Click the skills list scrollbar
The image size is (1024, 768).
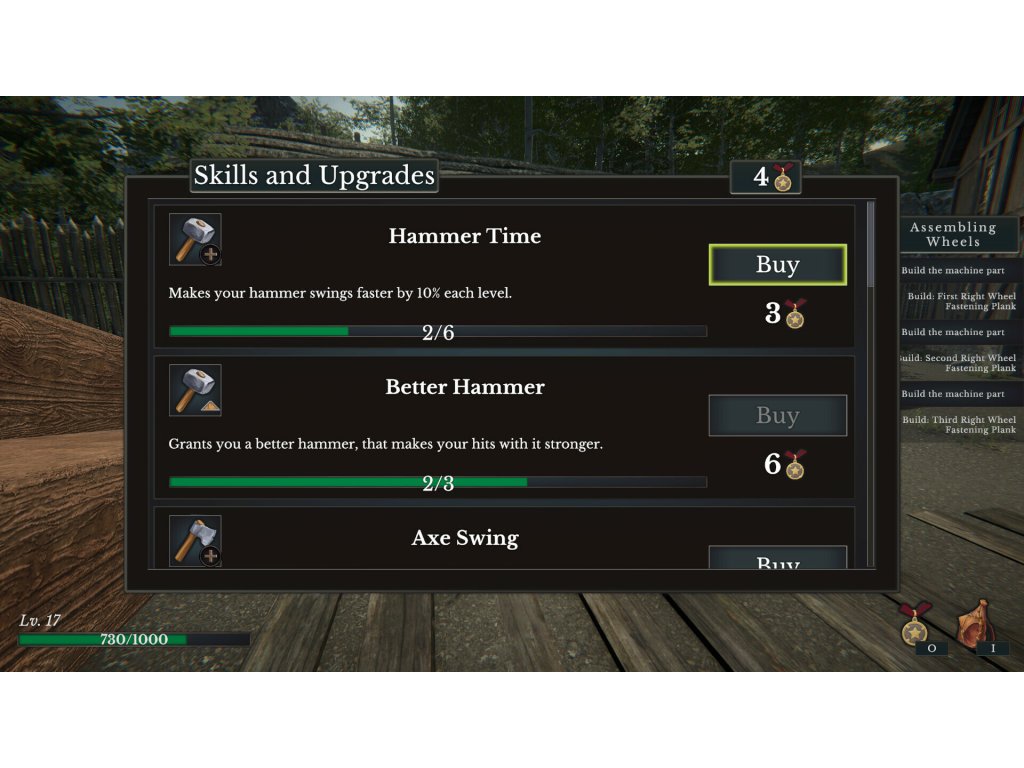pos(870,244)
